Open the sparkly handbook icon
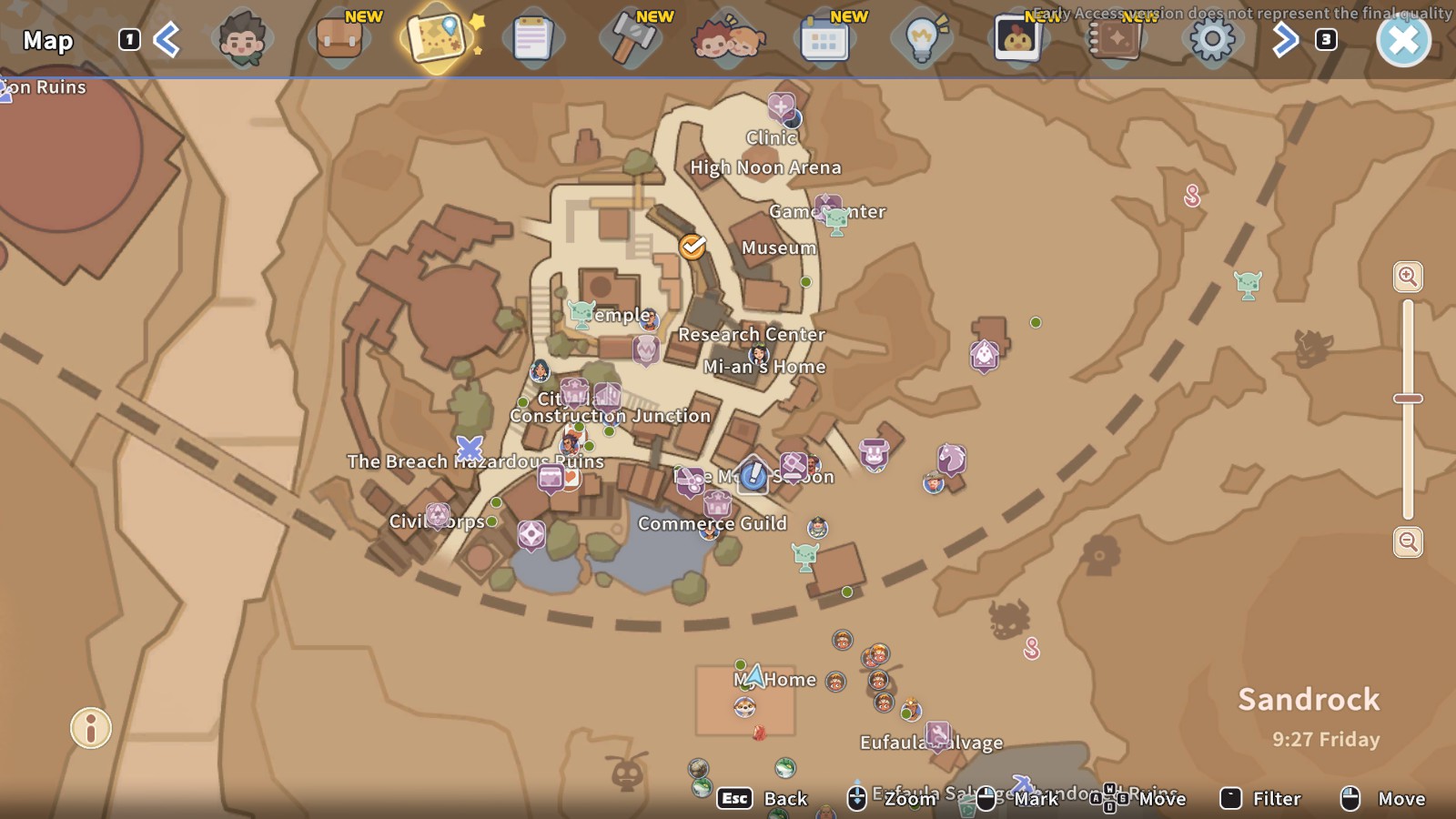Image resolution: width=1456 pixels, height=819 pixels. click(x=1116, y=41)
